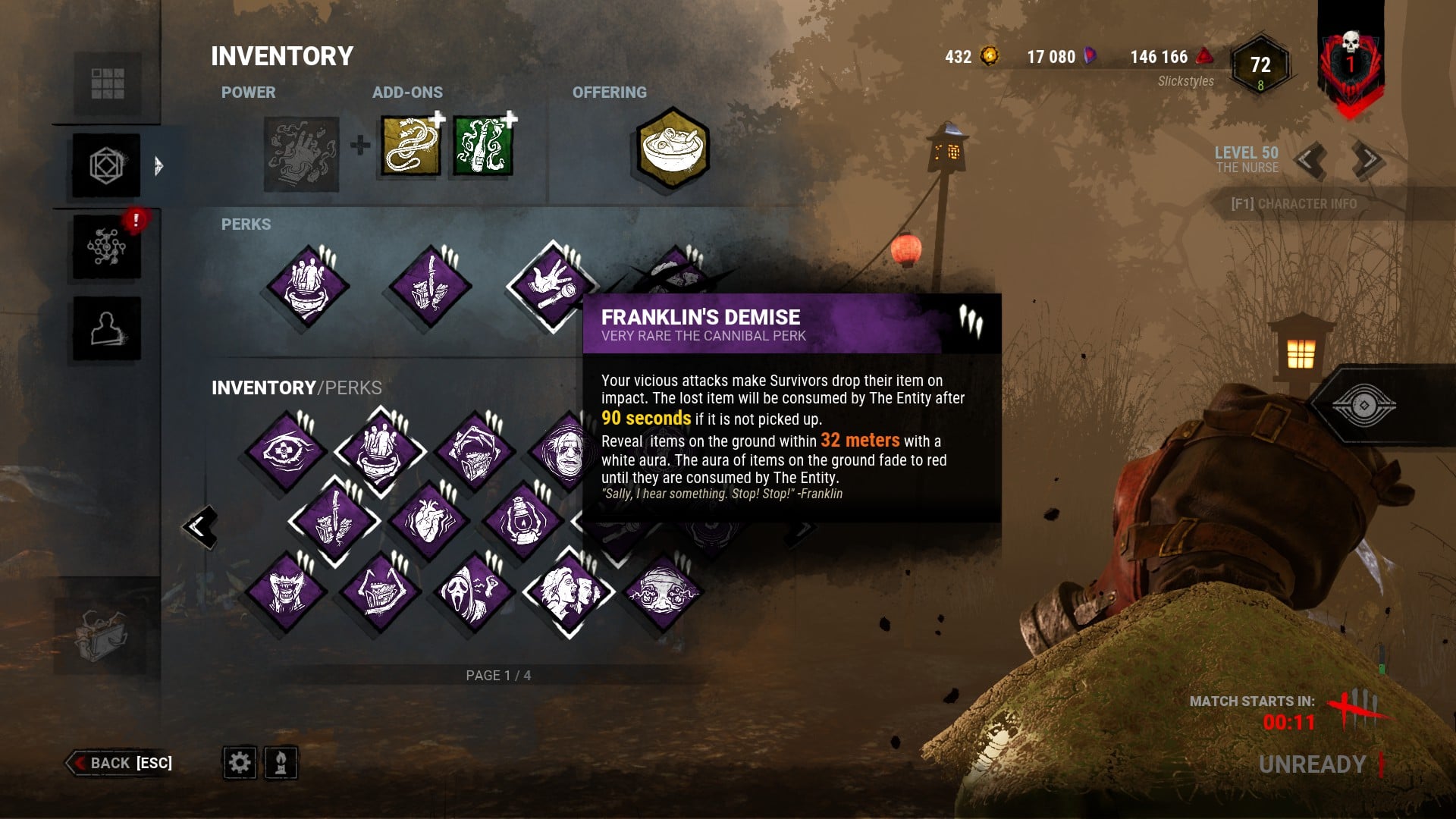This screenshot has height=819, width=1456.
Task: Open Character Info panel
Action: tap(1294, 204)
